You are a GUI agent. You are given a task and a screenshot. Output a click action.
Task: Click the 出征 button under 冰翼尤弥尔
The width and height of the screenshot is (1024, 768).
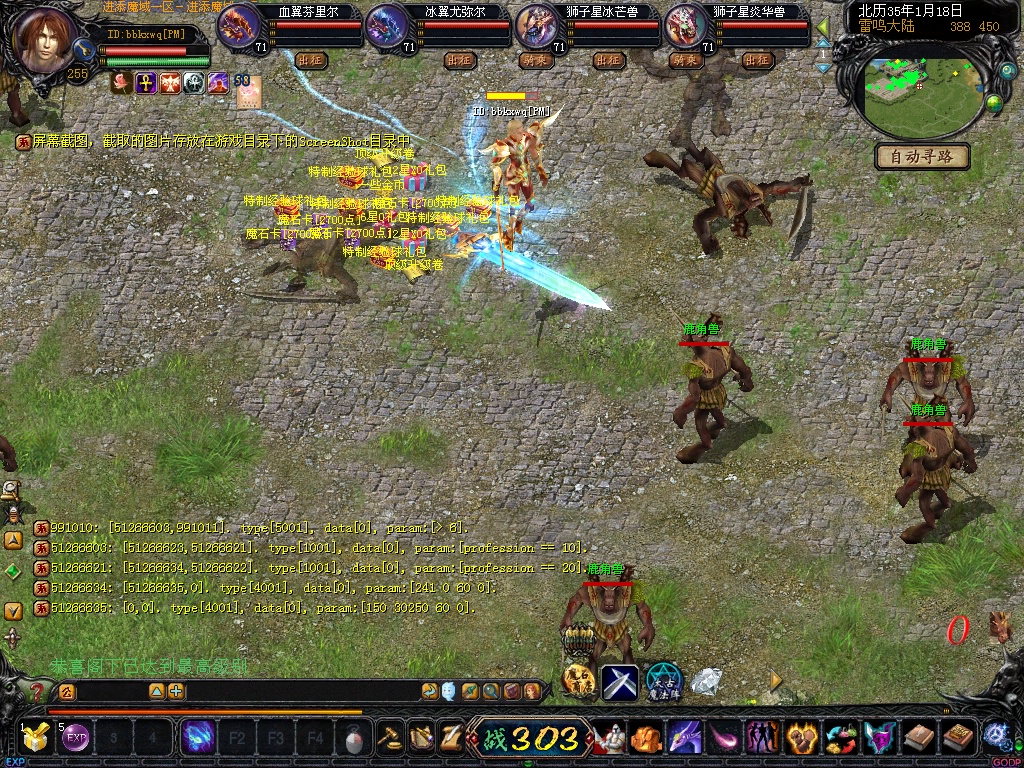pyautogui.click(x=460, y=60)
